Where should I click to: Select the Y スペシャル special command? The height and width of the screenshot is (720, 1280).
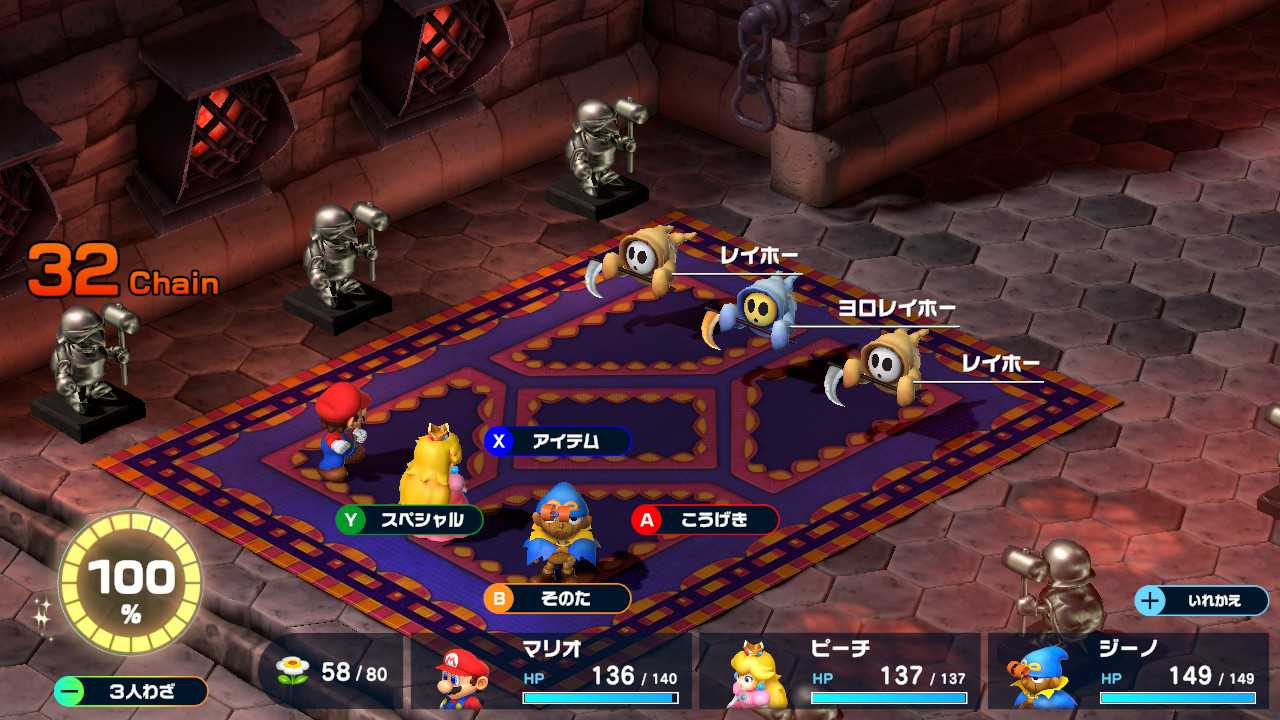point(410,521)
